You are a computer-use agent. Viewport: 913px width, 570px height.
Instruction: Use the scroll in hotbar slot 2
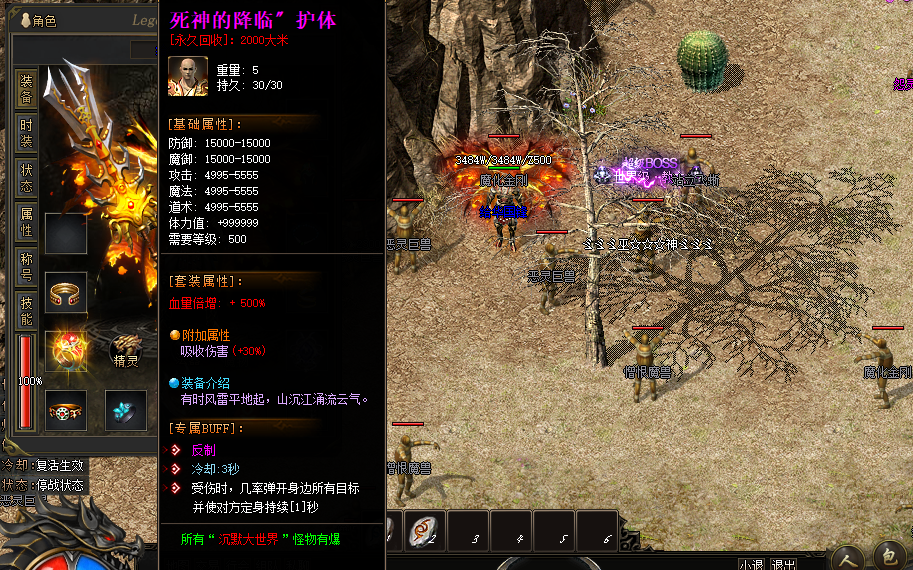point(426,530)
